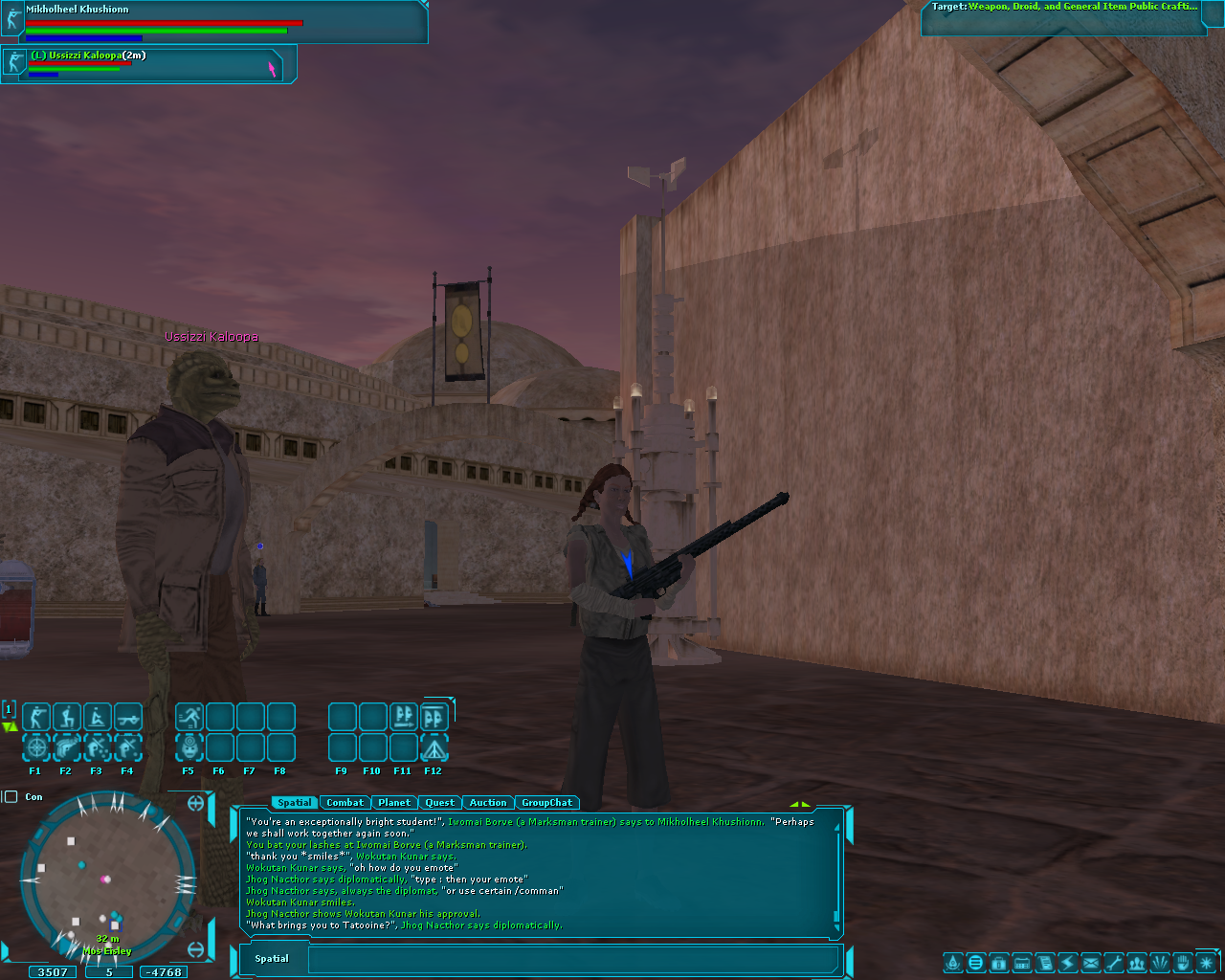Activate the tent camp ability icon
1225x980 pixels.
[x=434, y=747]
